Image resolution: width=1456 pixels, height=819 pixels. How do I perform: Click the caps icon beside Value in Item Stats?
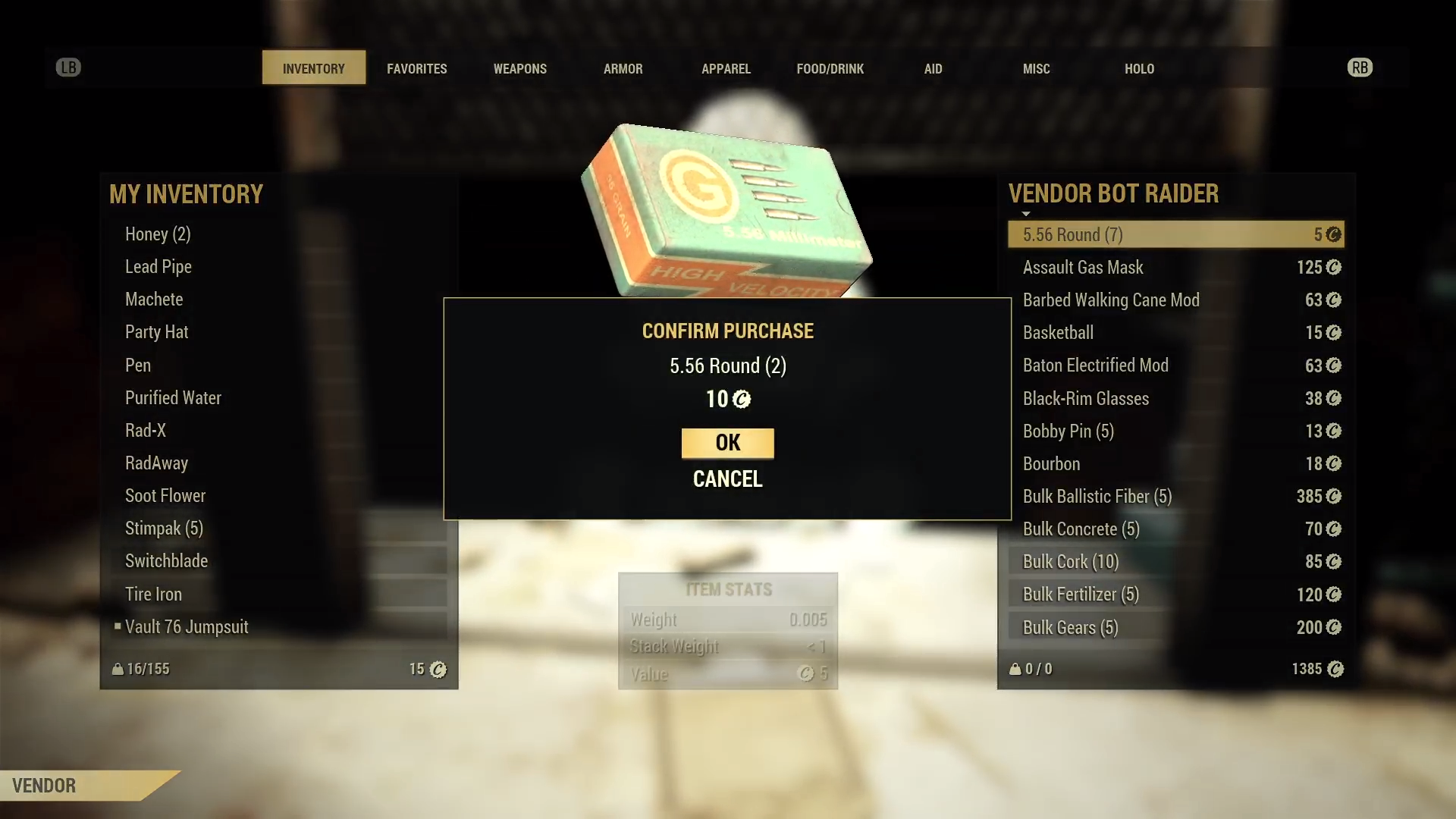tap(805, 673)
